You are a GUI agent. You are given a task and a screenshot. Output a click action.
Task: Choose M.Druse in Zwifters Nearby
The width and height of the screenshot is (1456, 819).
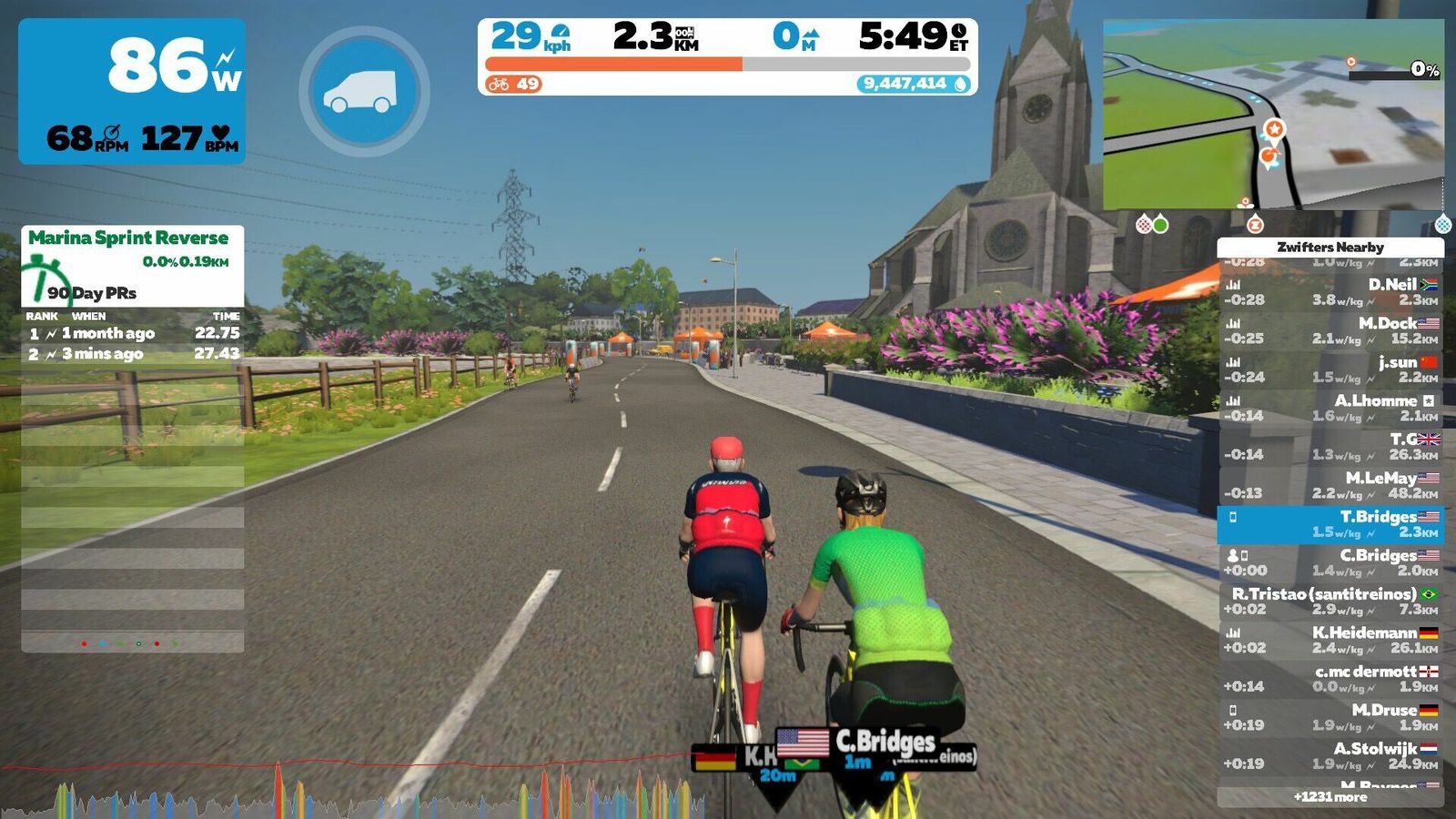click(x=1330, y=717)
